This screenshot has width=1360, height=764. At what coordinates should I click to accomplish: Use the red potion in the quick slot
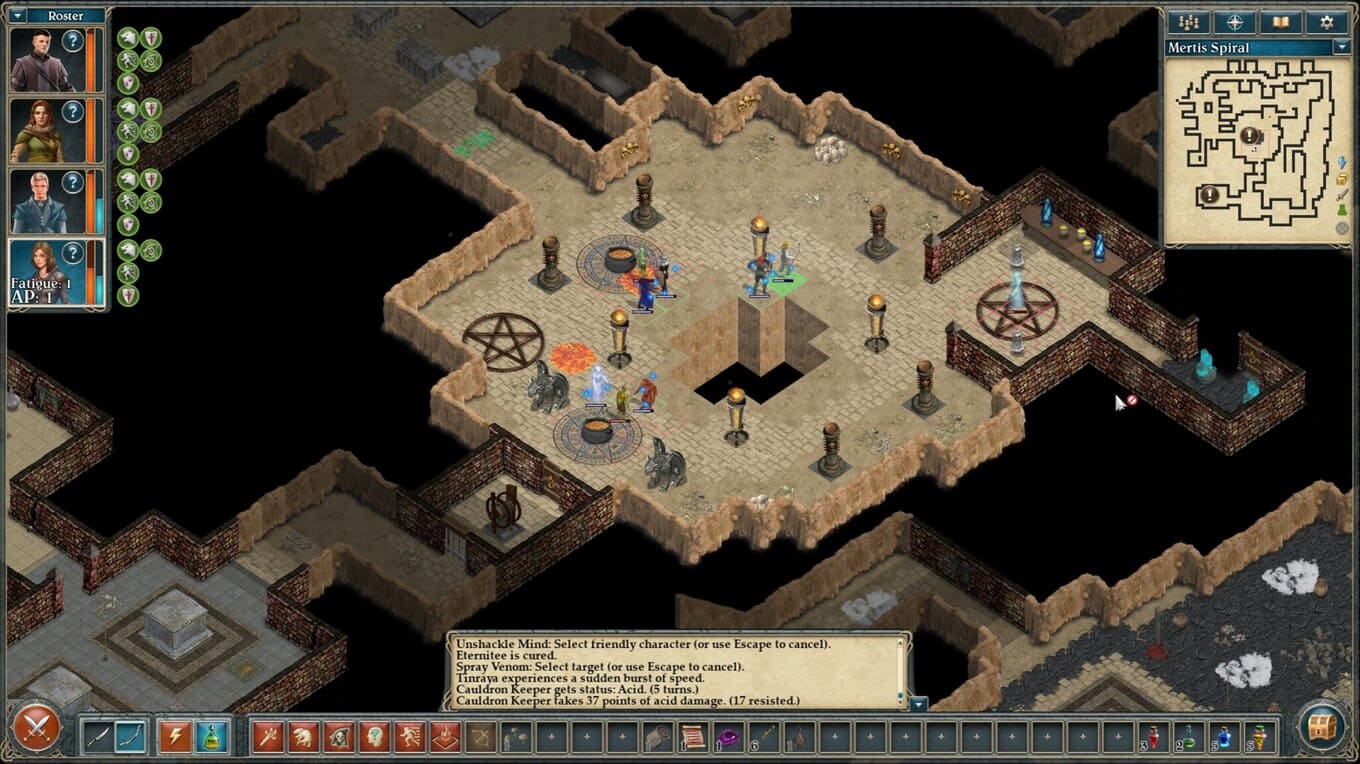(1154, 737)
